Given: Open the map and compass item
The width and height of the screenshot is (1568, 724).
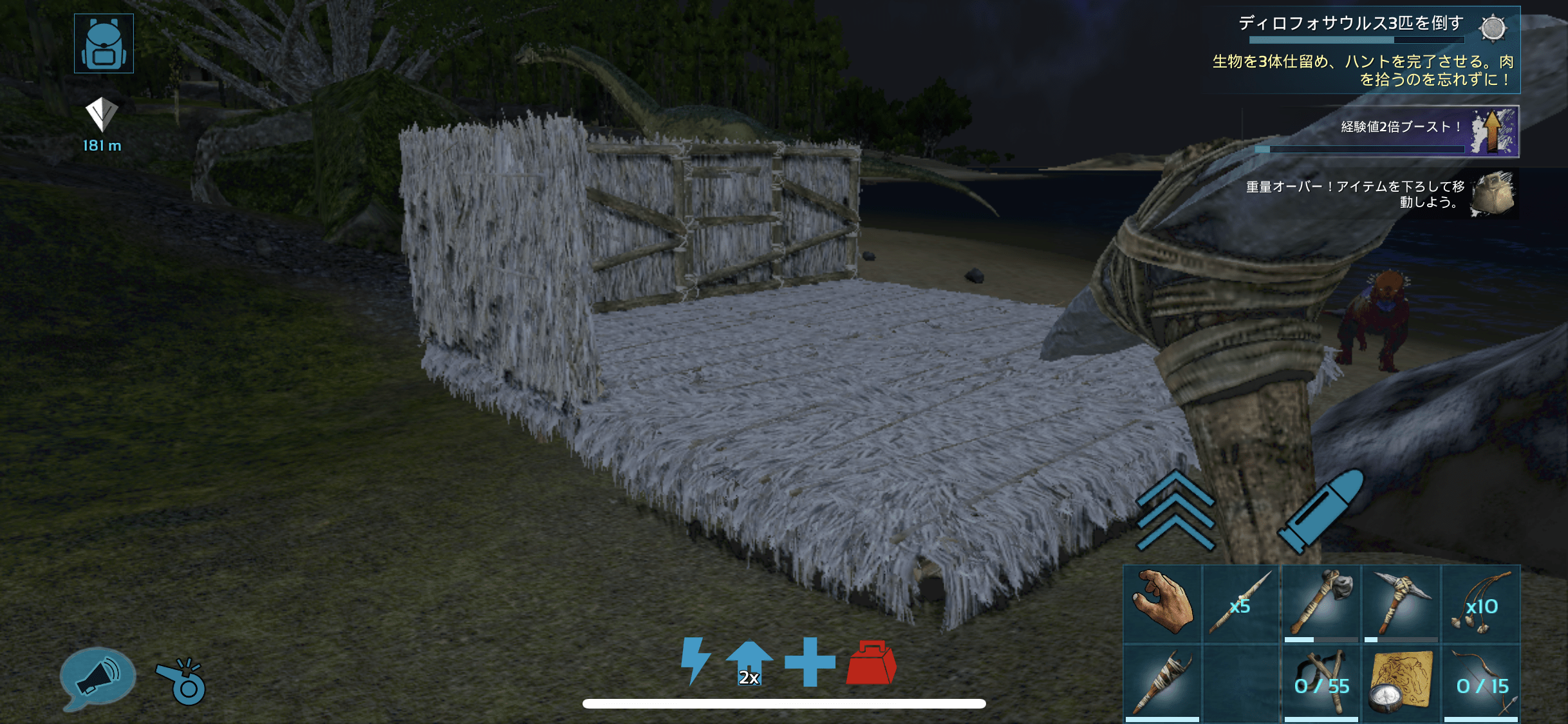Looking at the screenshot, I should pos(1401,683).
